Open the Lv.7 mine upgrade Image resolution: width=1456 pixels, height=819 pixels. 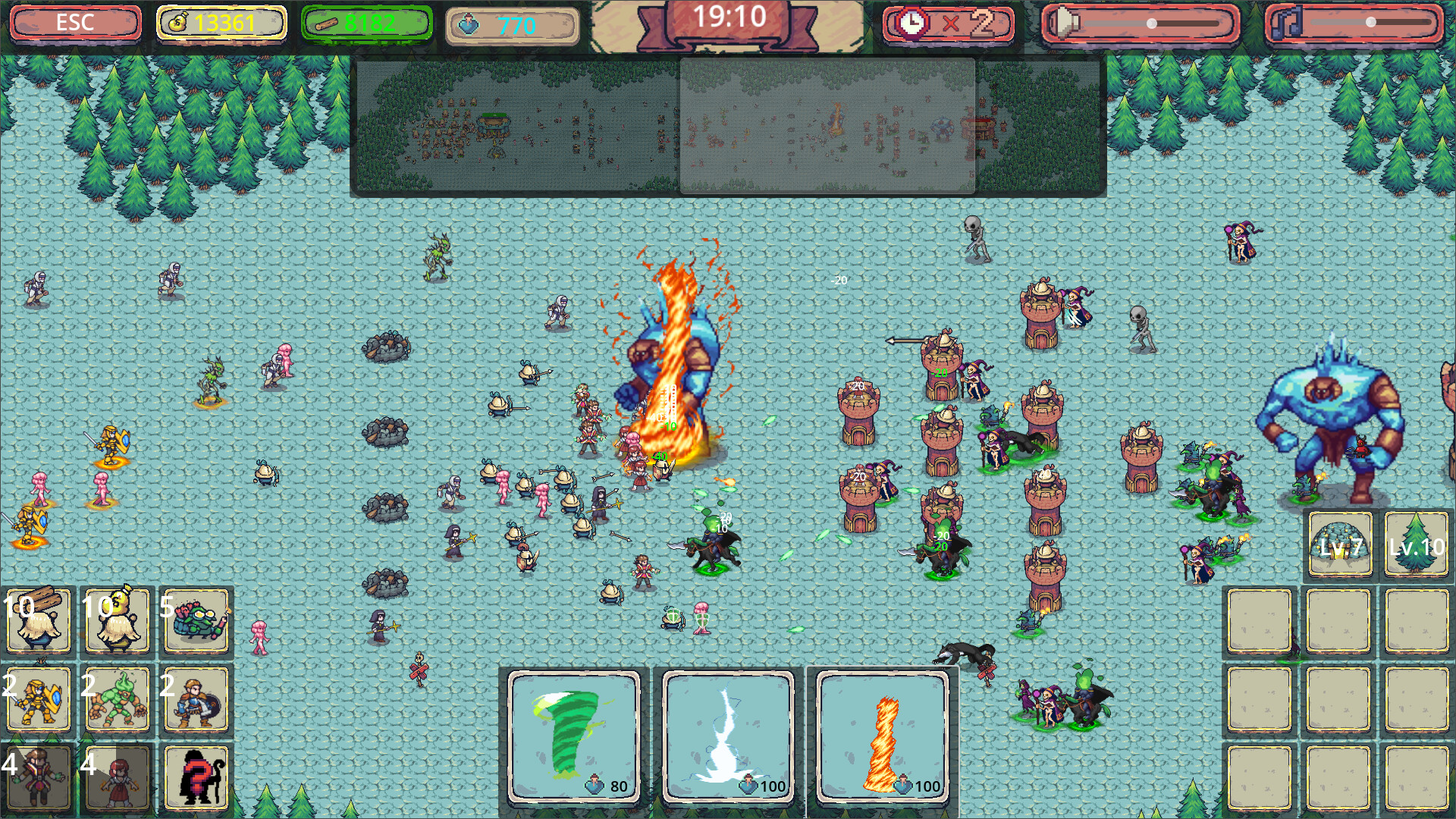pyautogui.click(x=1338, y=543)
